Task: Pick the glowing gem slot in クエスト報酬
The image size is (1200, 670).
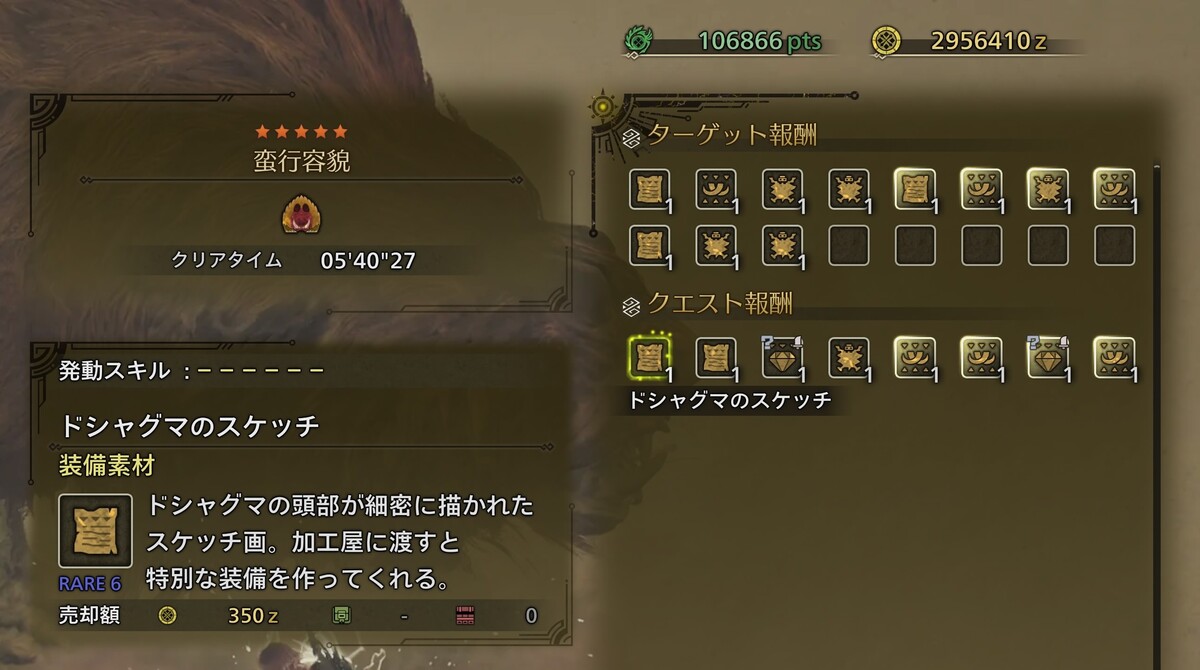Action: pyautogui.click(x=1047, y=357)
